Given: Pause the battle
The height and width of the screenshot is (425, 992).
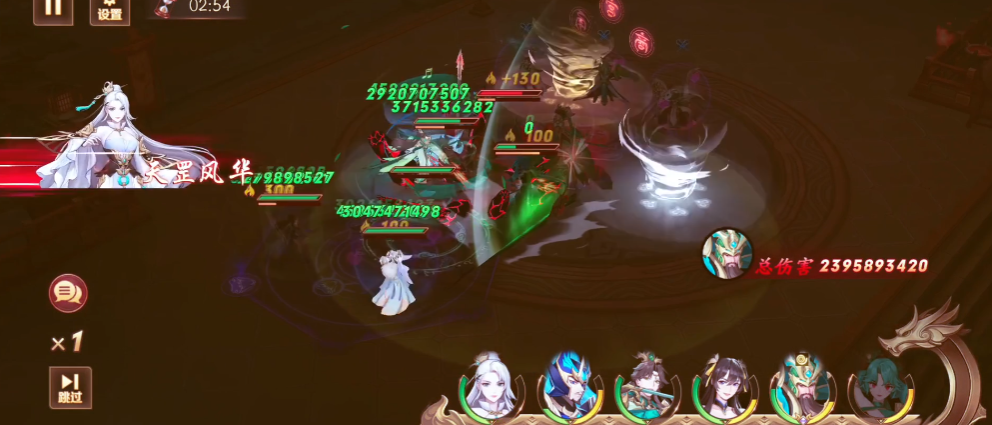Looking at the screenshot, I should coord(52,8).
